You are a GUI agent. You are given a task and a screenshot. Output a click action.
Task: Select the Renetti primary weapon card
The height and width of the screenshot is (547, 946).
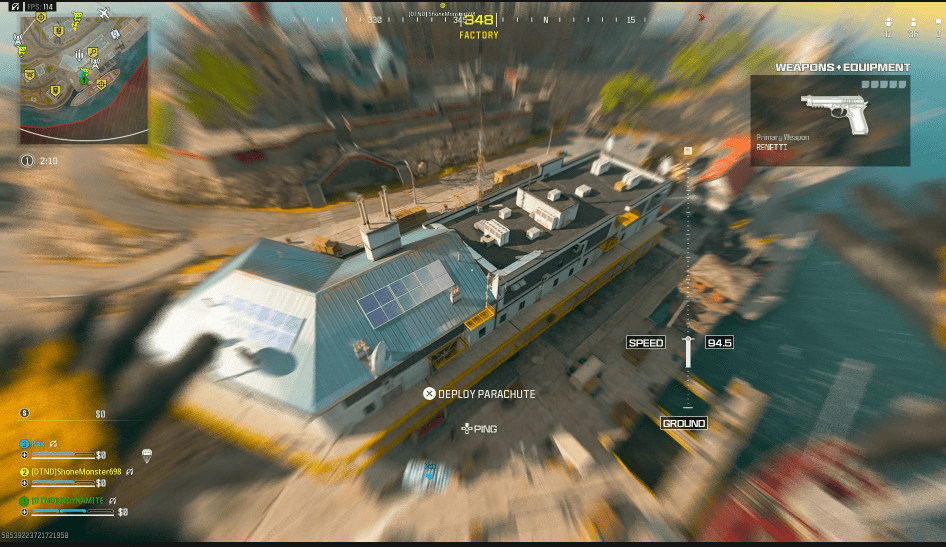coord(830,120)
